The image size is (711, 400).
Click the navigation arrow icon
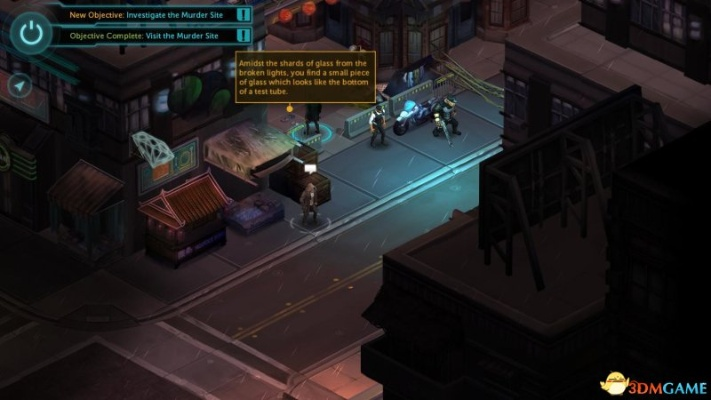tap(19, 86)
